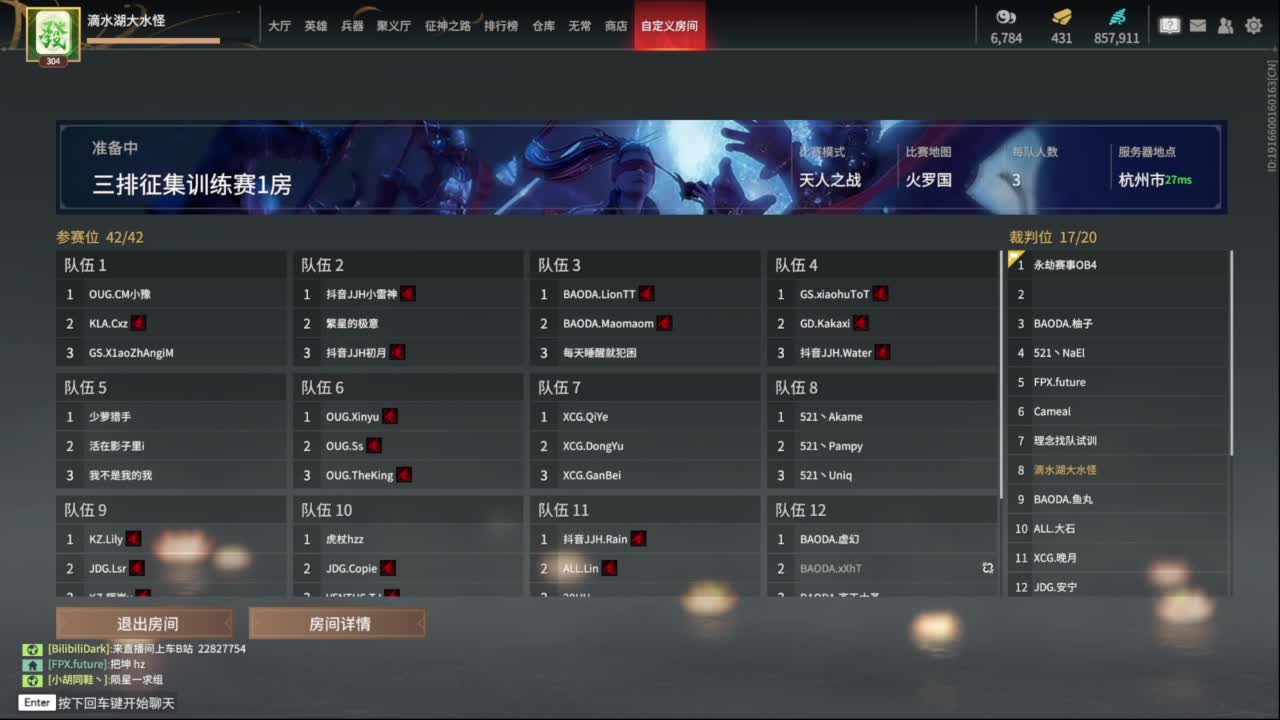Open the 大厅 tab
This screenshot has height=720, width=1280.
click(x=280, y=27)
